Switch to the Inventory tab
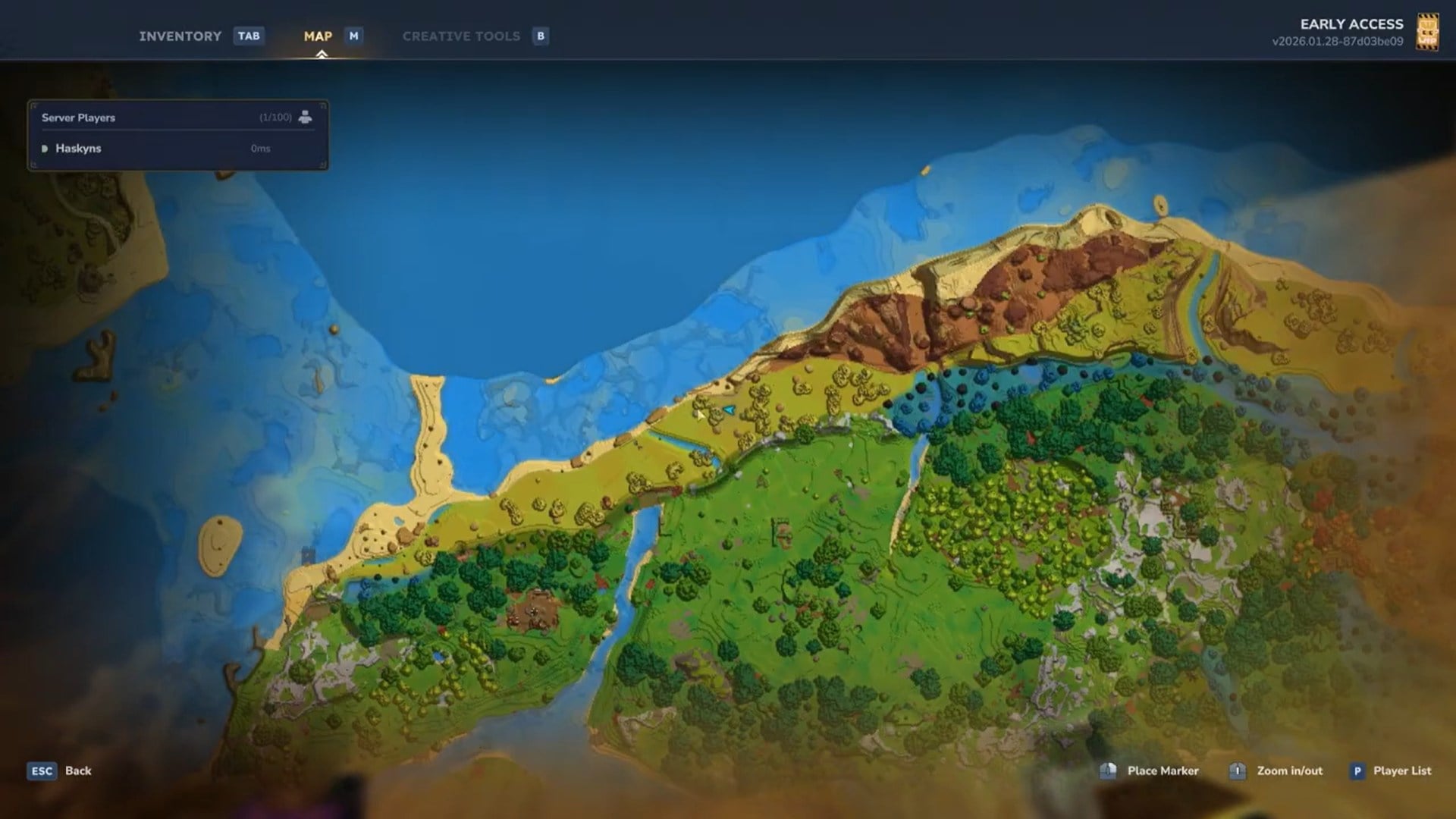 (179, 36)
